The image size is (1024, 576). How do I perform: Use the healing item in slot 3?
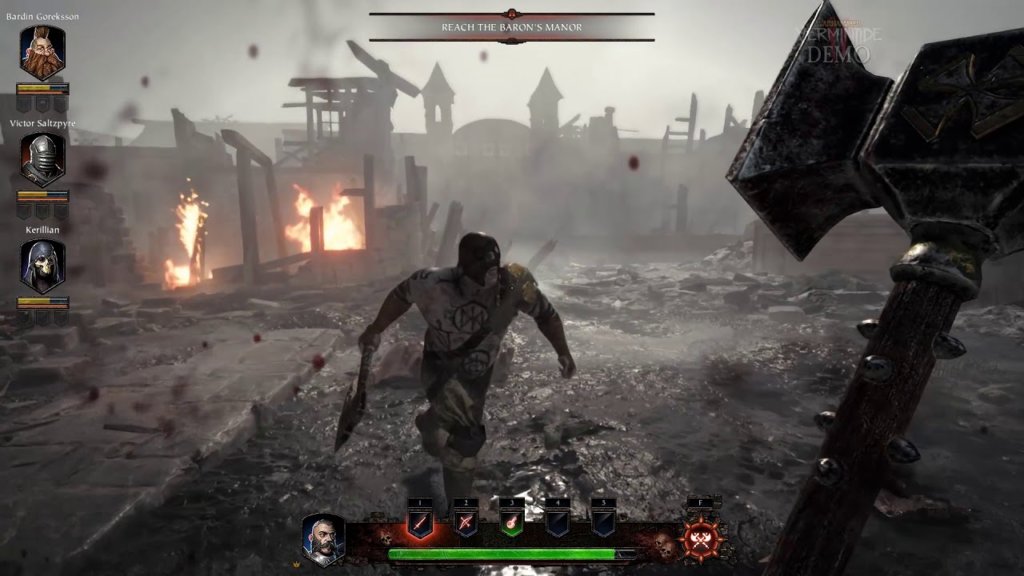(x=512, y=521)
